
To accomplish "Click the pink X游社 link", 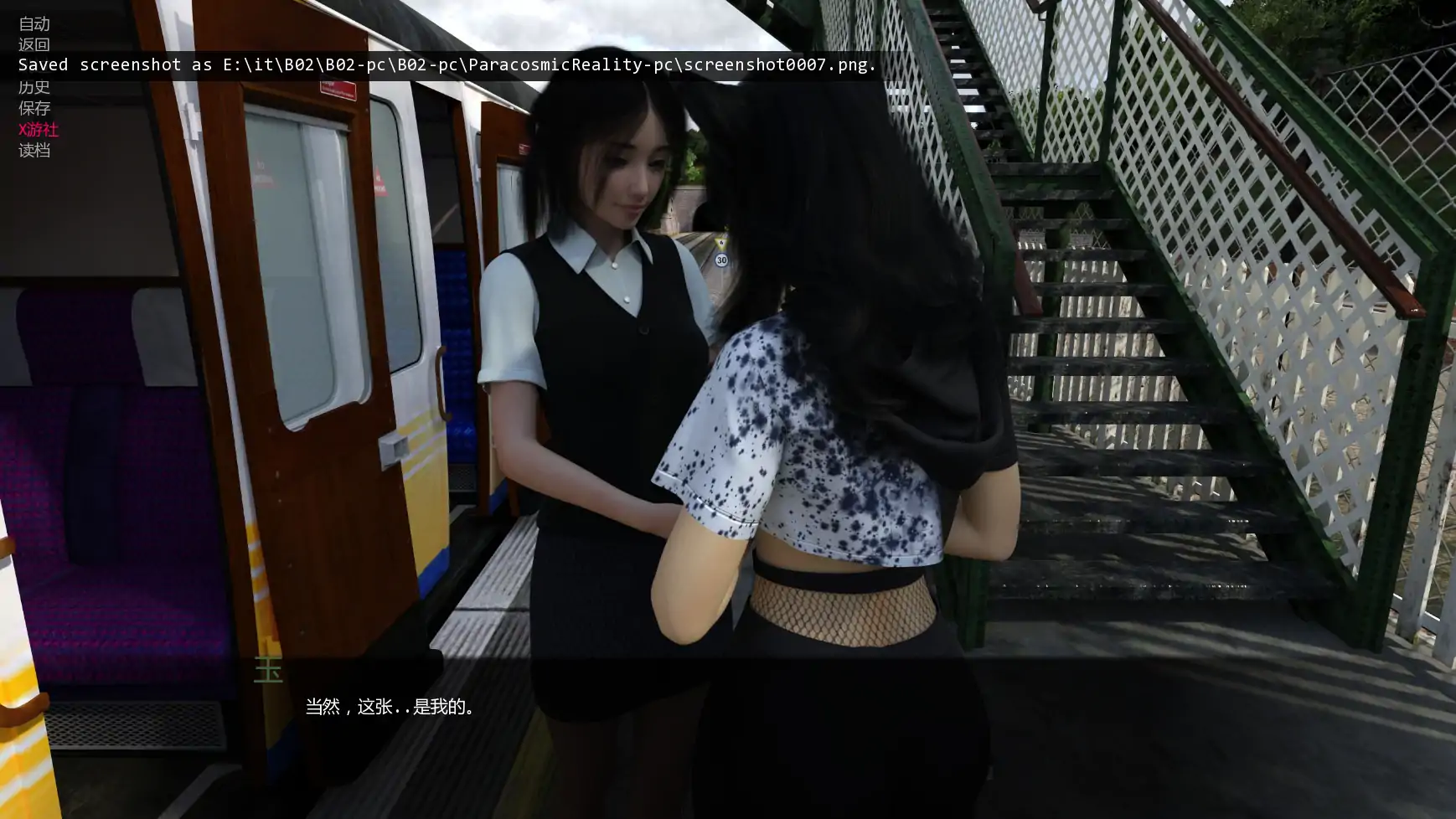I will click(x=39, y=130).
